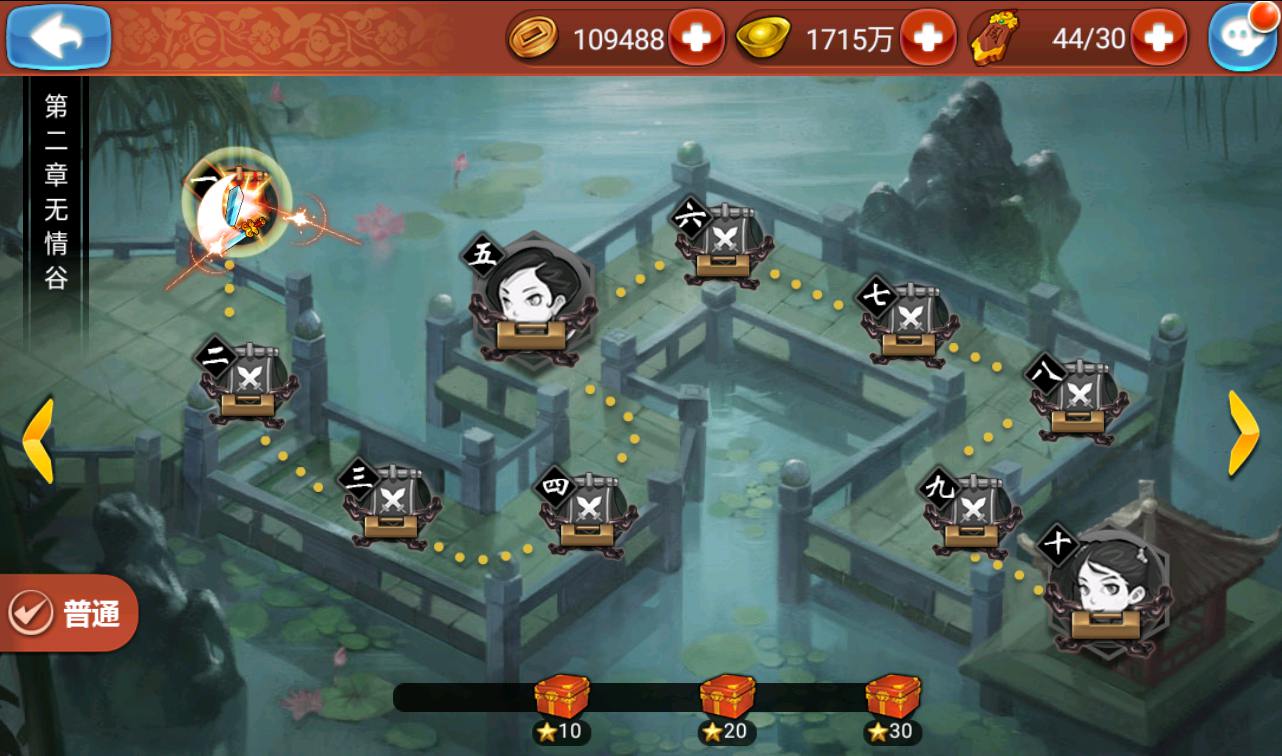Add more gold ingots
1282x756 pixels.
928,38
